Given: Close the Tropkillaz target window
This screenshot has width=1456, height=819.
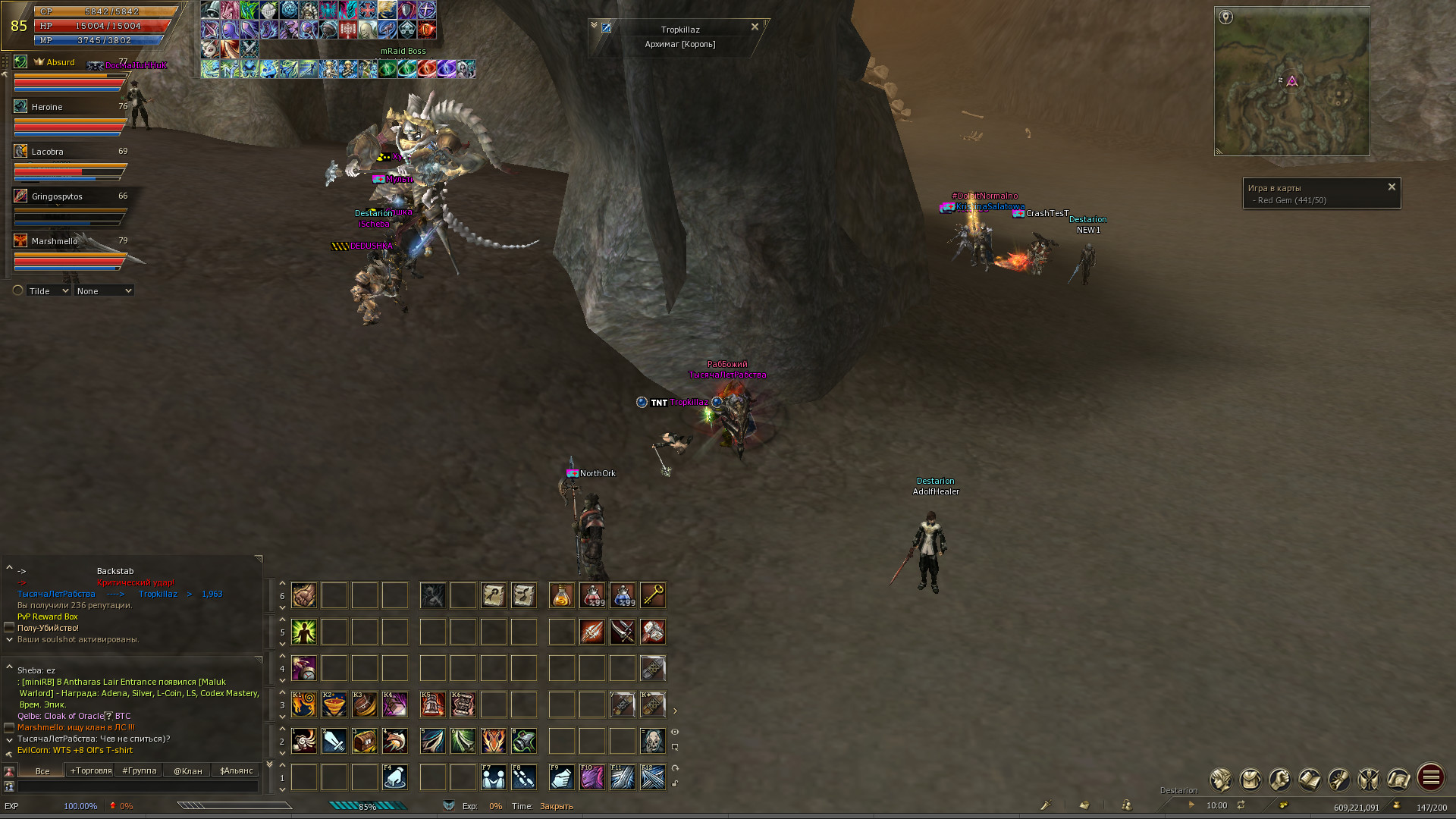Looking at the screenshot, I should click(755, 27).
